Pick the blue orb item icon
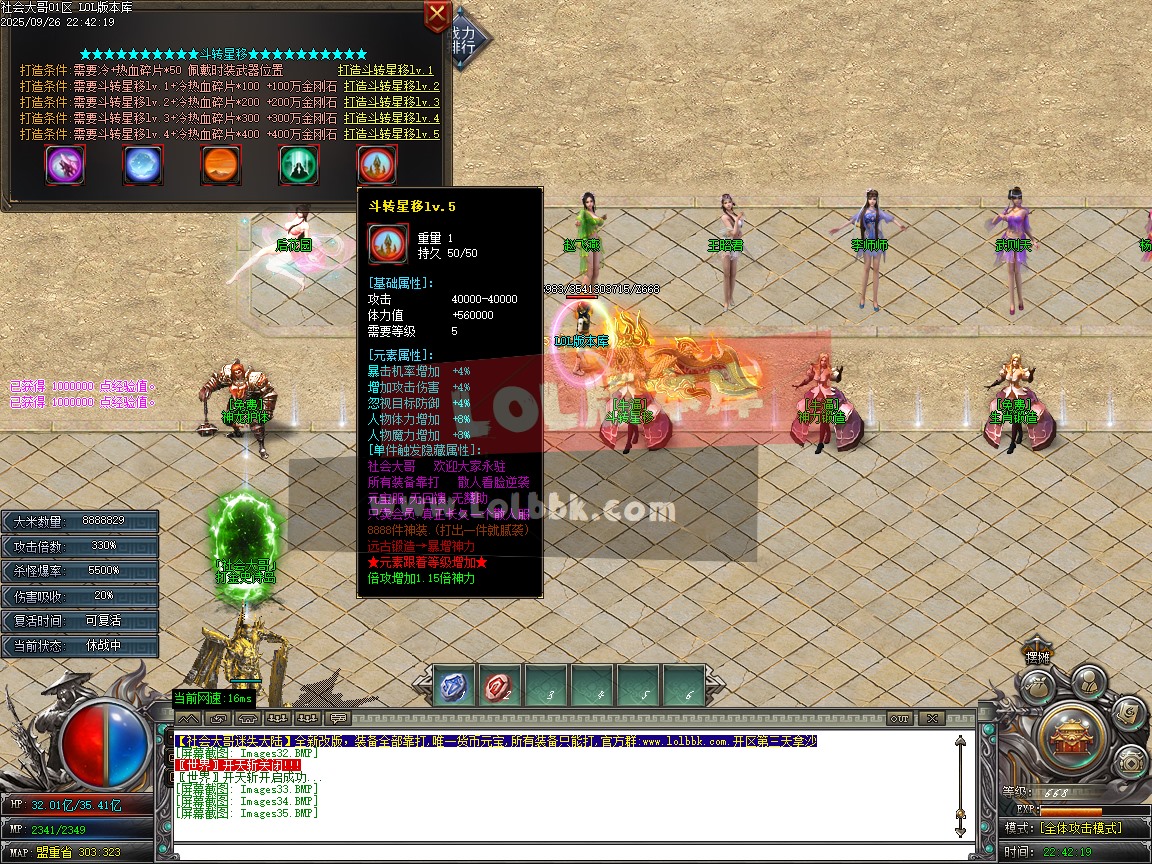 click(x=143, y=164)
